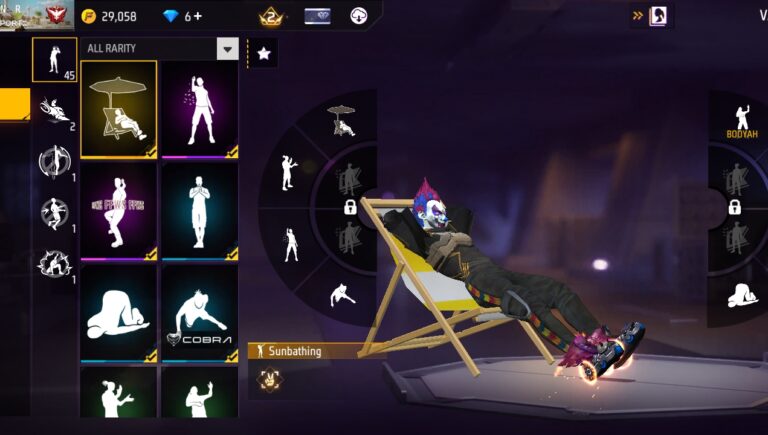Image resolution: width=768 pixels, height=435 pixels.
Task: Click the BOOYAH emote slot
Action: [x=741, y=120]
